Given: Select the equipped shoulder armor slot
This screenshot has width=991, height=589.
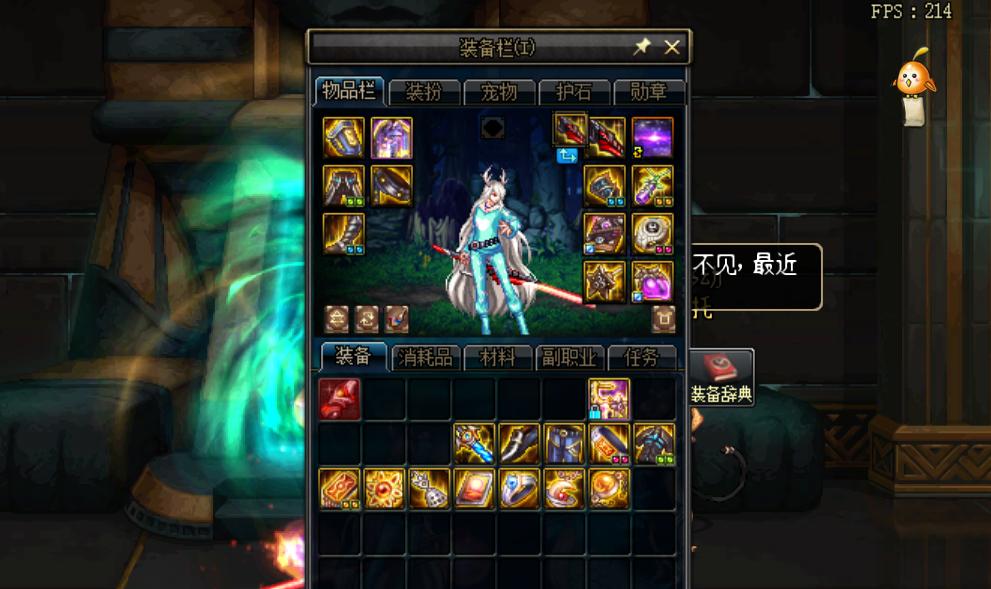Looking at the screenshot, I should pos(343,138).
